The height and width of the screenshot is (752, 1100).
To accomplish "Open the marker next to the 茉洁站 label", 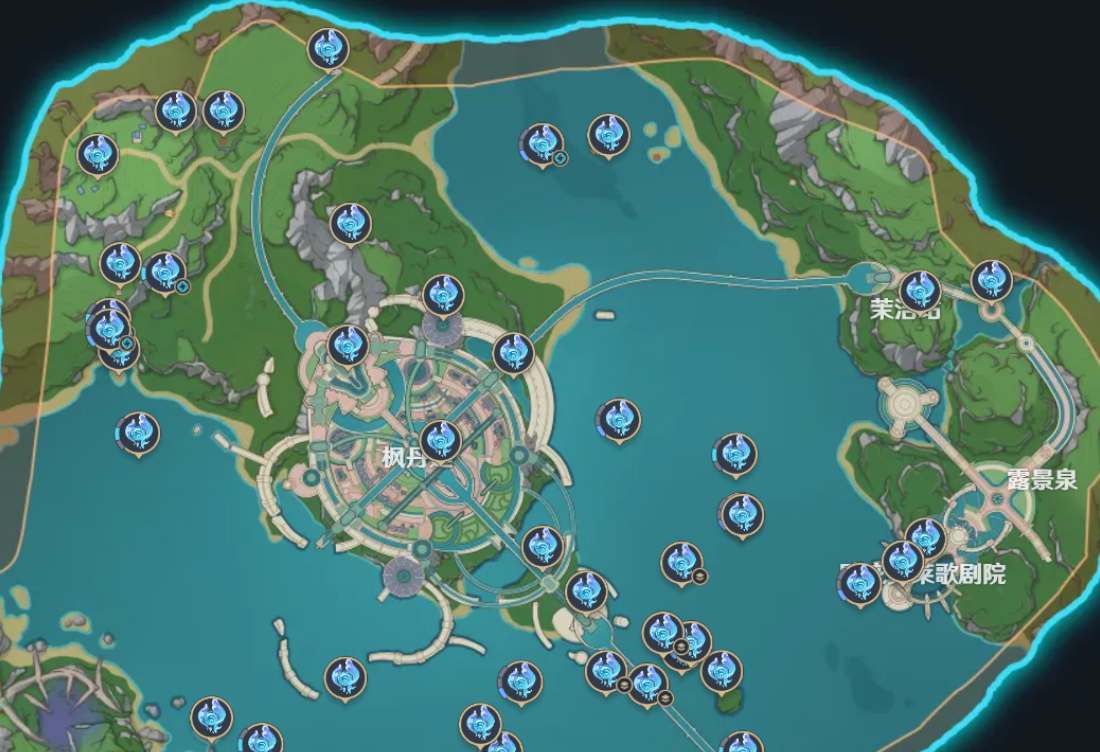I will click(x=919, y=289).
